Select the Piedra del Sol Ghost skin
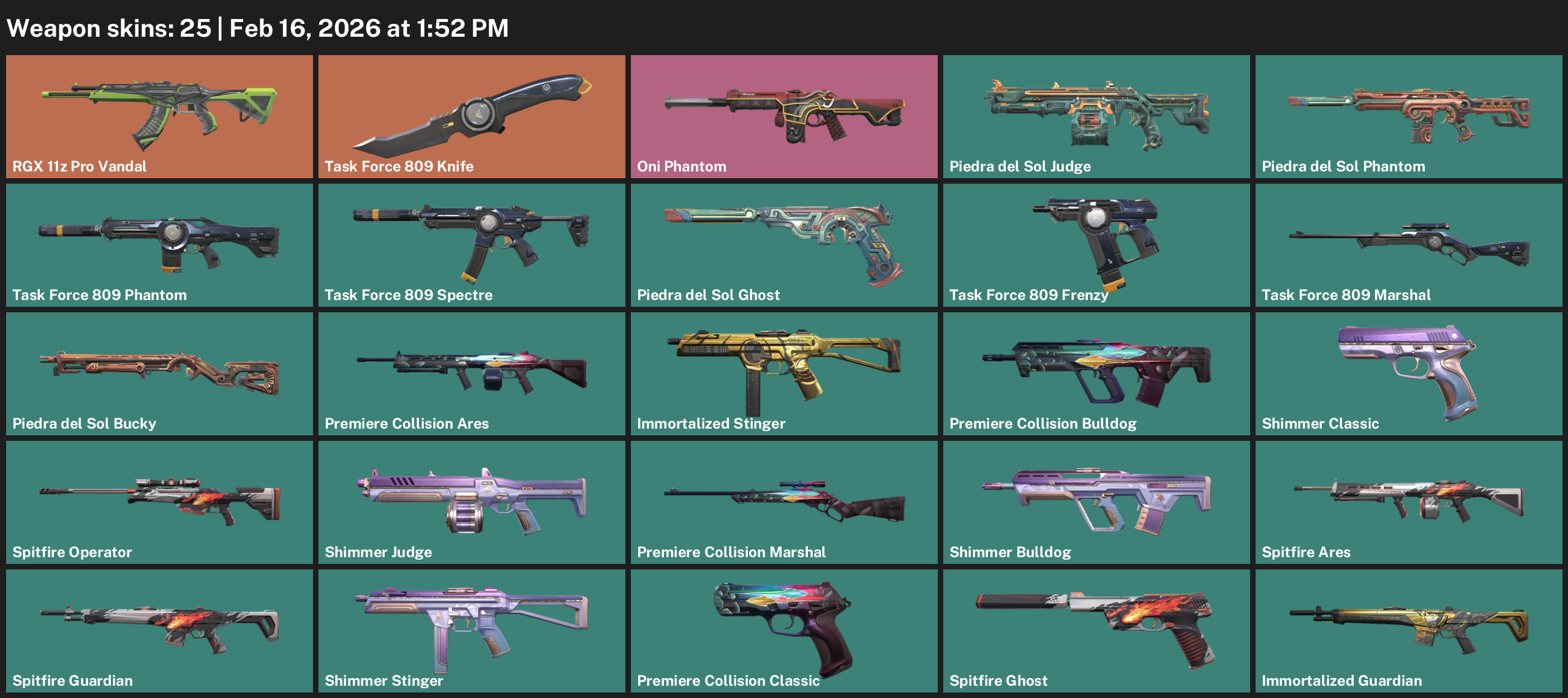1568x698 pixels. (784, 245)
